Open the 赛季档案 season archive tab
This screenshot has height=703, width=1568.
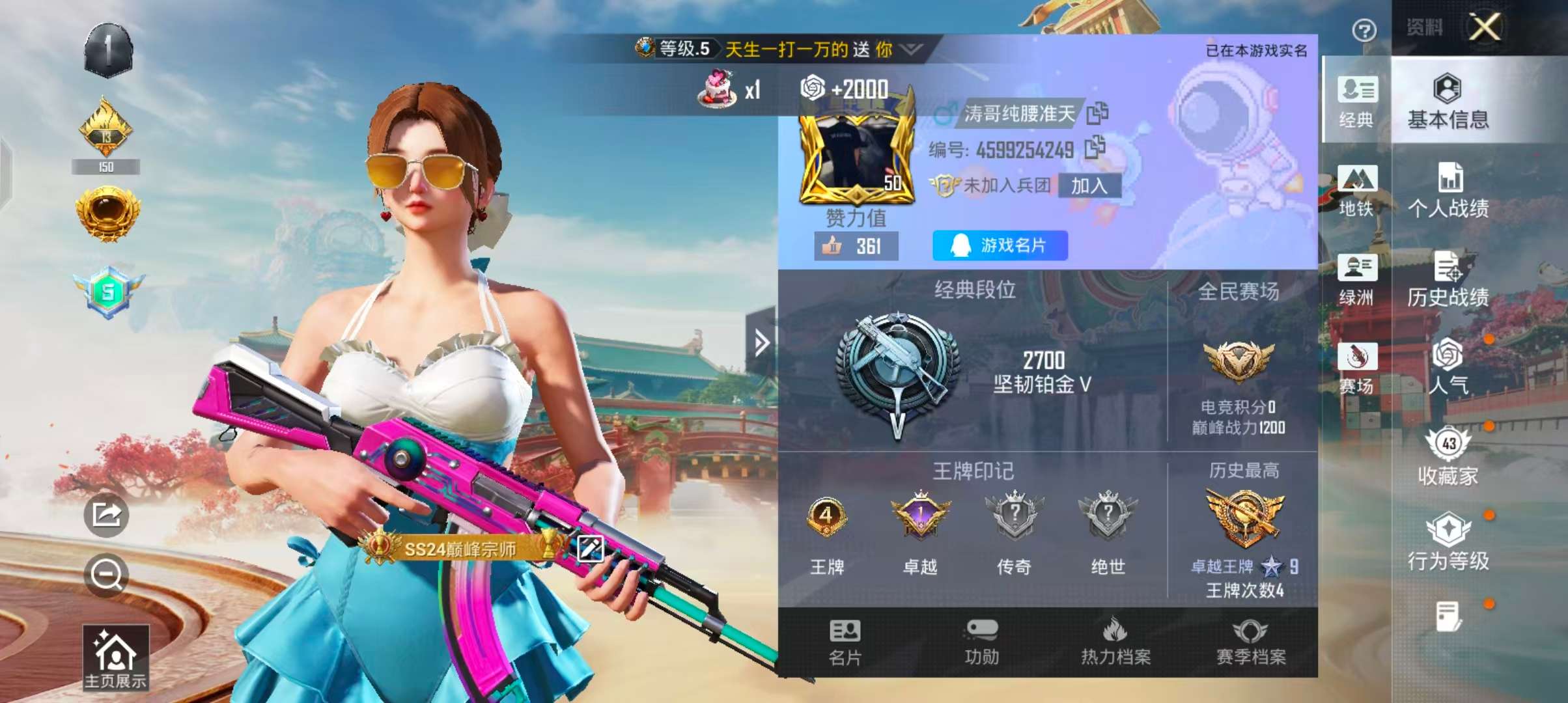(1251, 642)
